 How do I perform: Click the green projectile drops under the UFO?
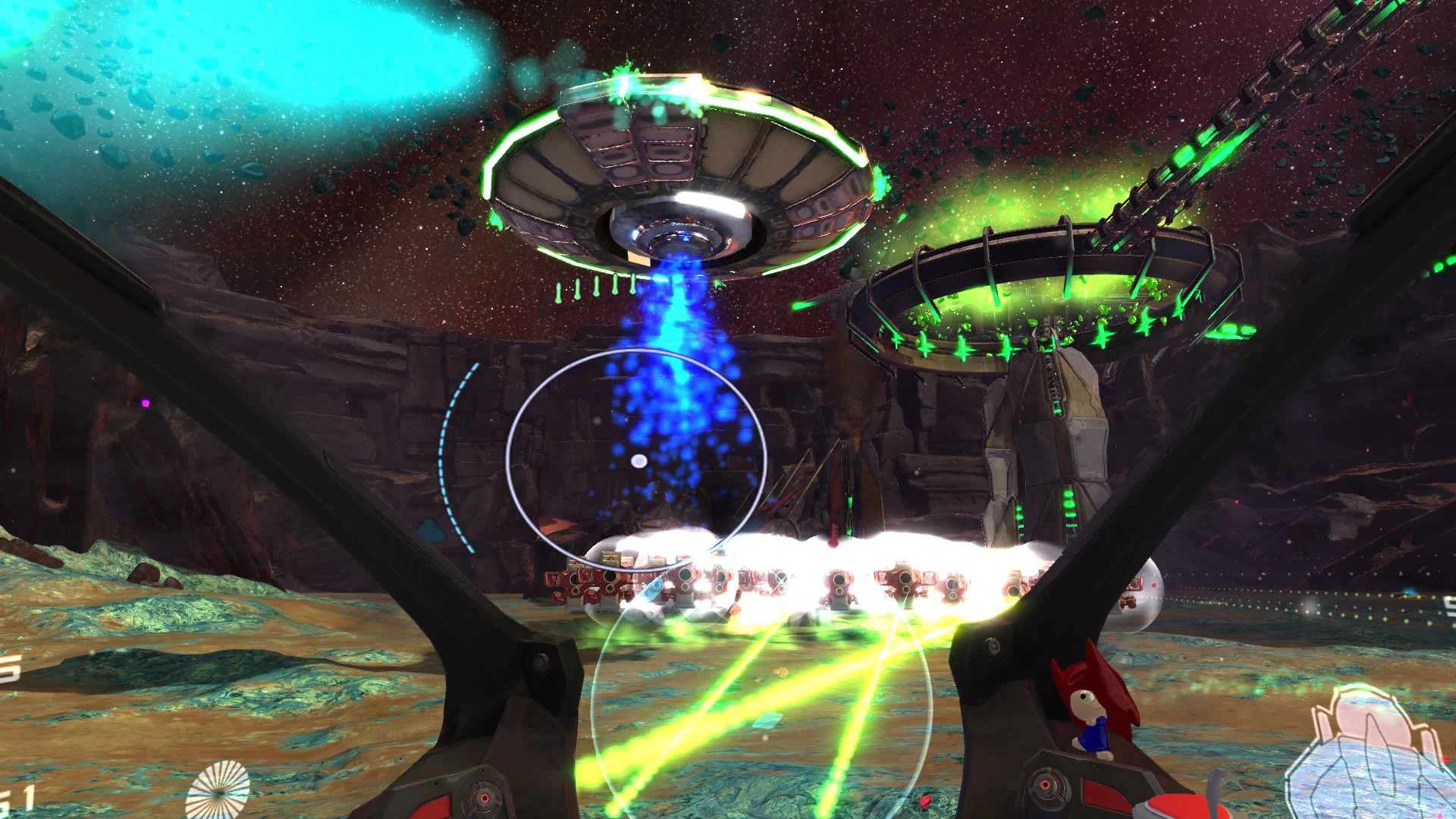pyautogui.click(x=595, y=292)
